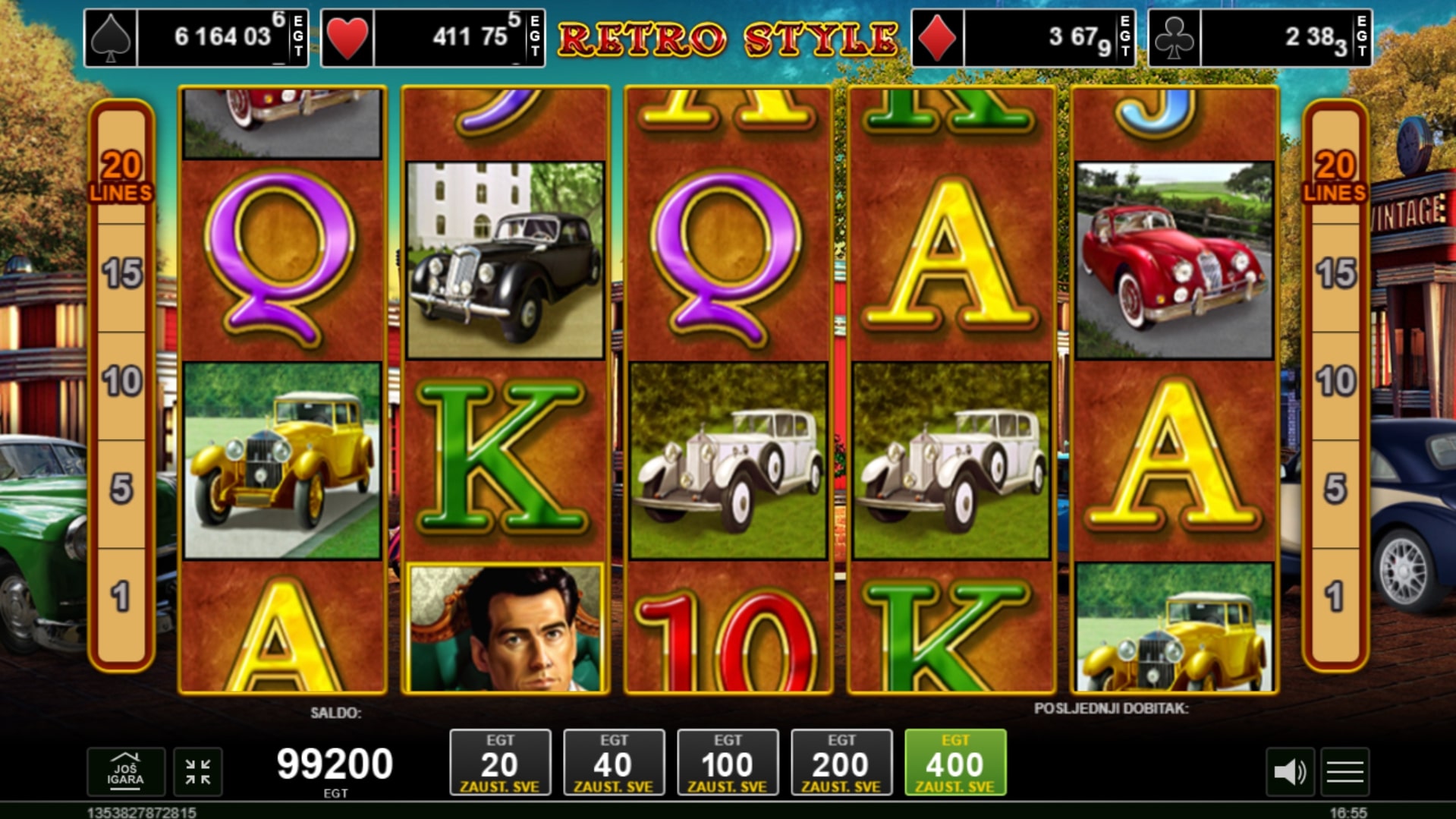Mute sound using the speaker icon
Viewport: 1456px width, 819px height.
click(x=1289, y=772)
